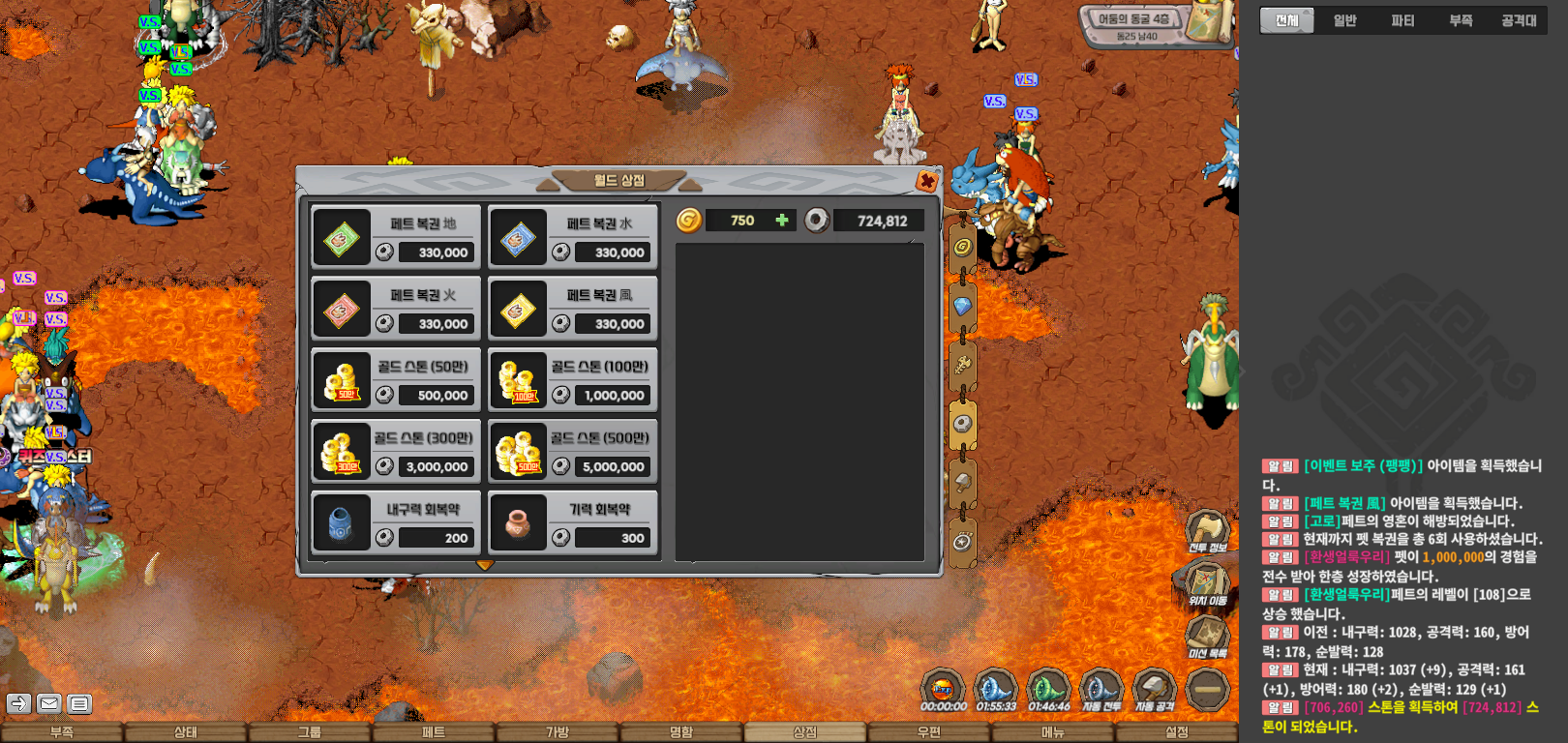1568x743 pixels.
Task: Open 전투 정보 battle info
Action: (x=1207, y=531)
